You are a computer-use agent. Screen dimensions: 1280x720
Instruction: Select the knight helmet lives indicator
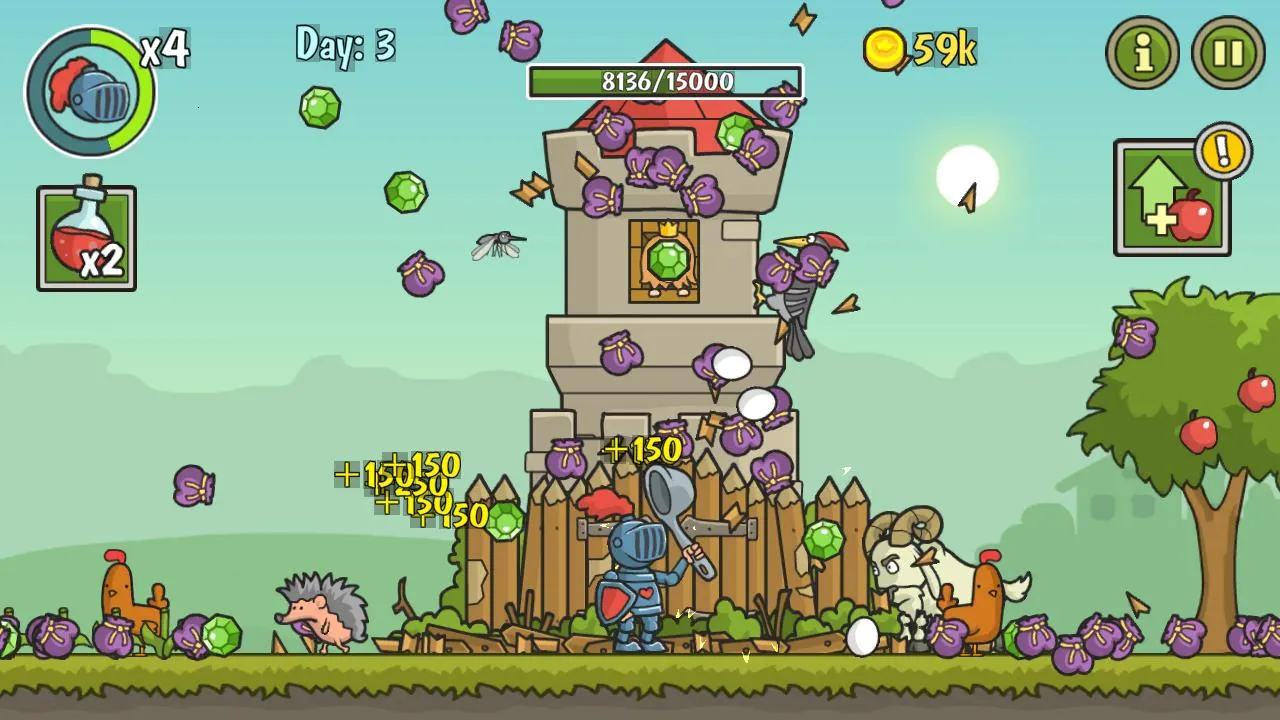point(90,90)
